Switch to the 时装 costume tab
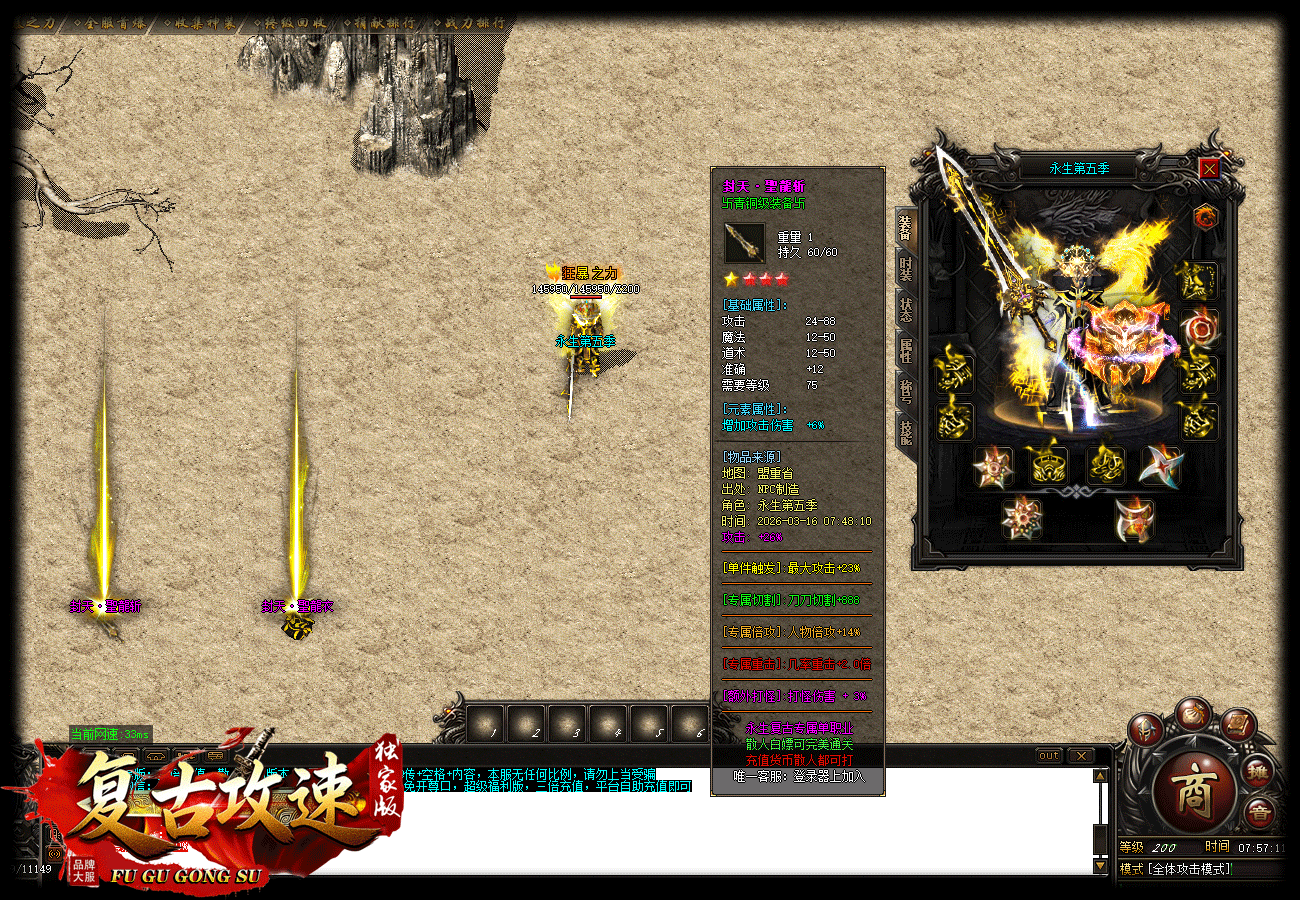 click(905, 270)
